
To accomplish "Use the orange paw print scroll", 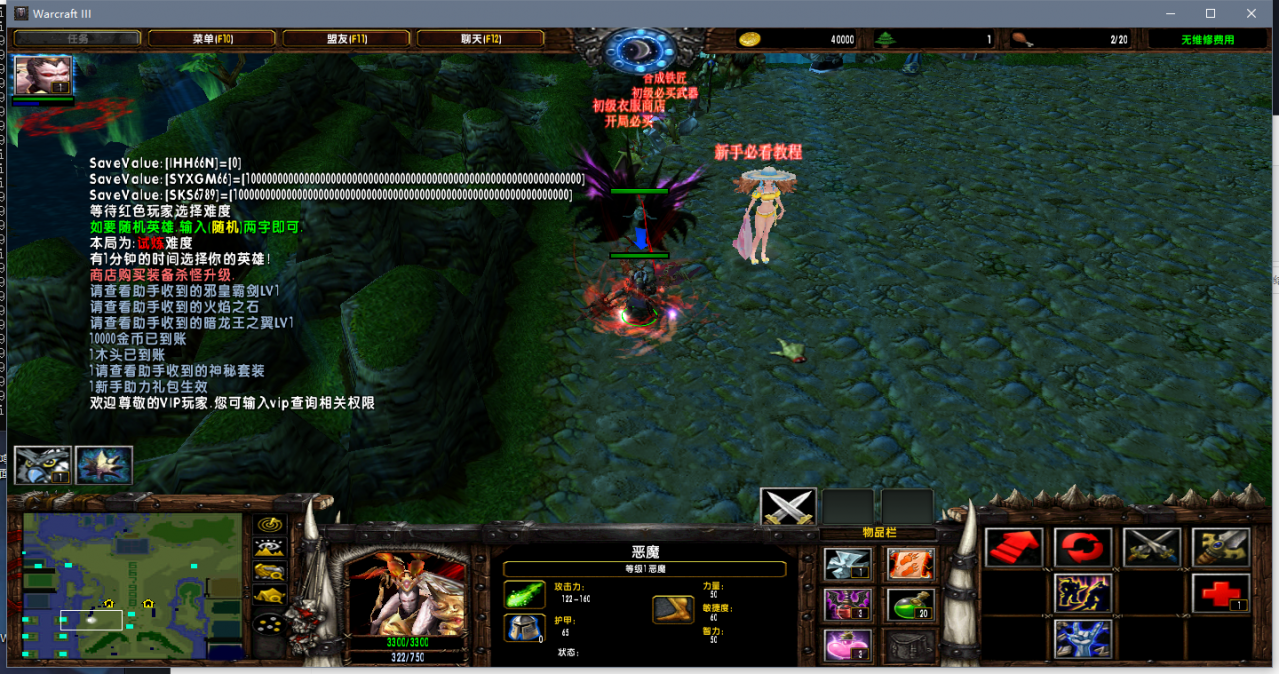I will click(x=909, y=564).
